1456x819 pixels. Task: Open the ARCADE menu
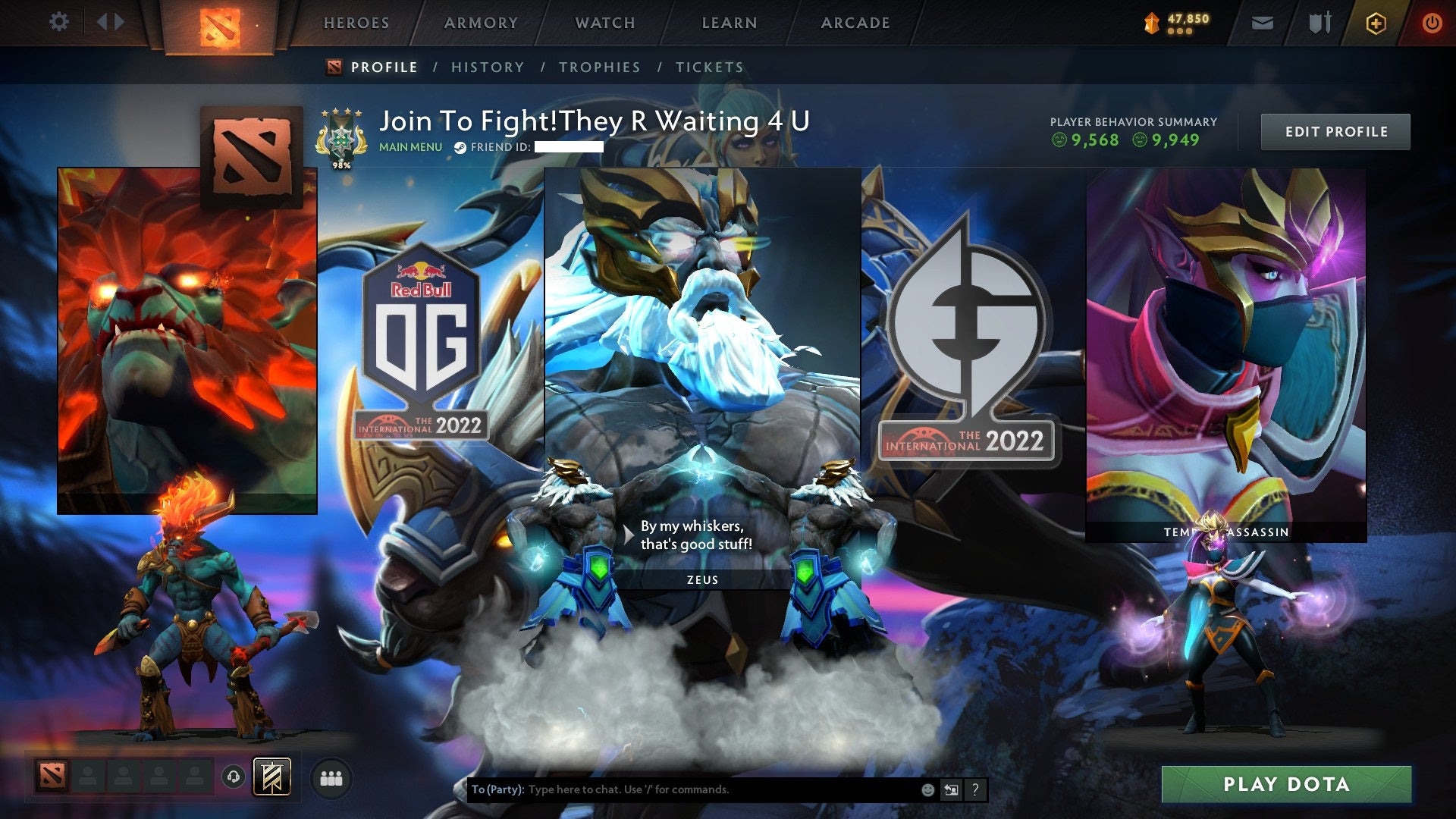coord(855,23)
